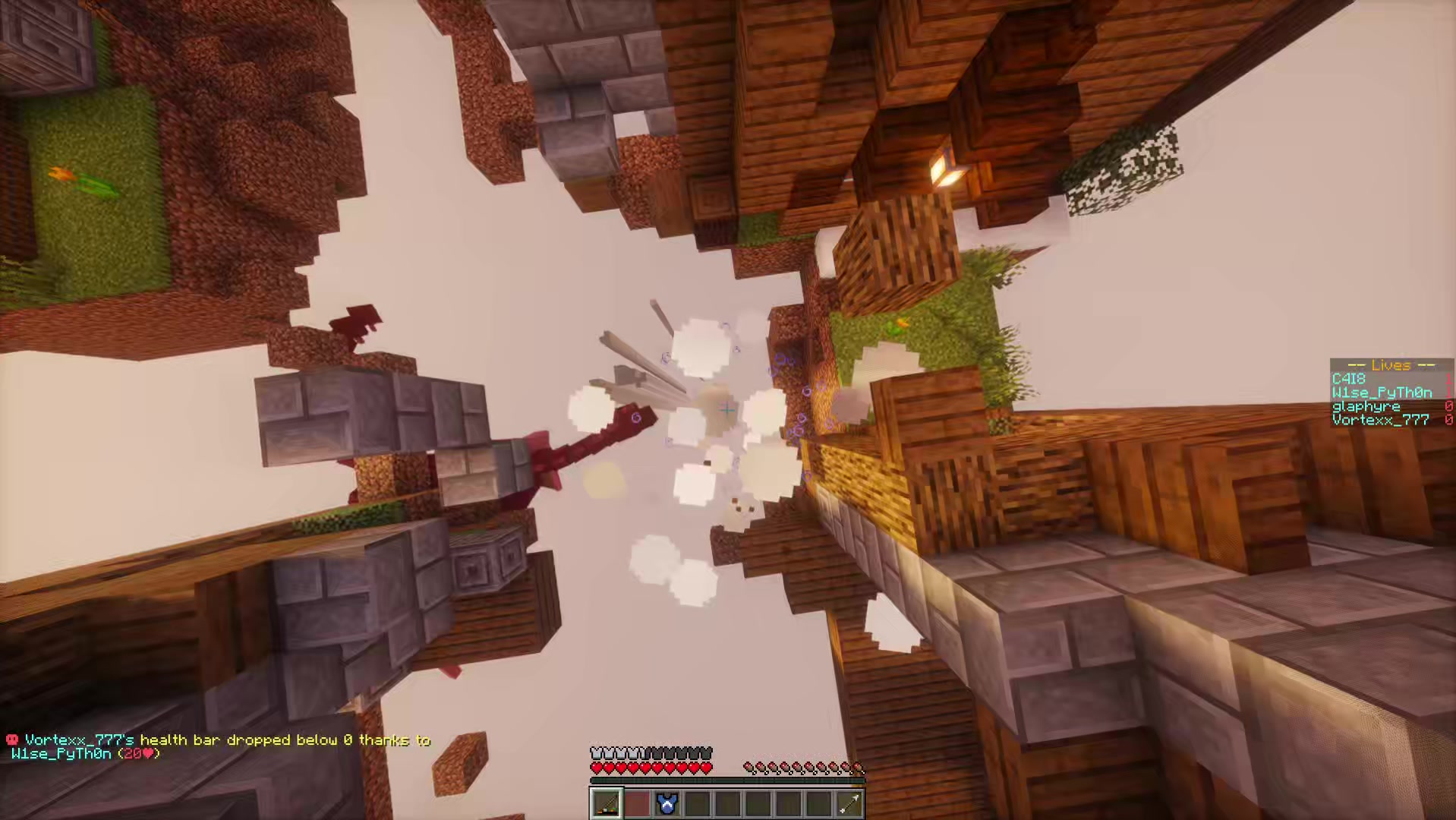Click Vortexx_777's life count of zero
The width and height of the screenshot is (1456, 820).
coord(1449,419)
